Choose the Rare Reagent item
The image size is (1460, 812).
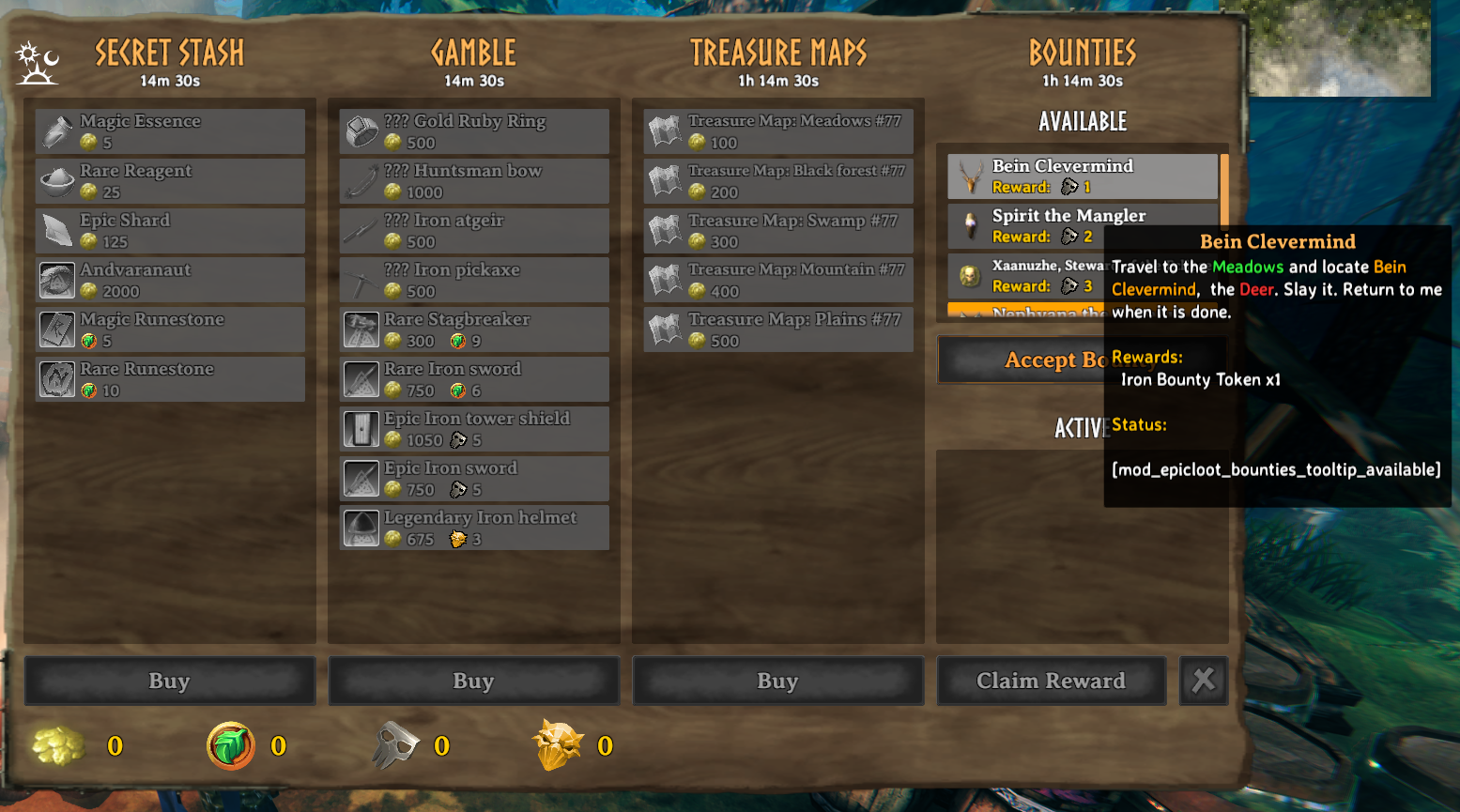[170, 181]
